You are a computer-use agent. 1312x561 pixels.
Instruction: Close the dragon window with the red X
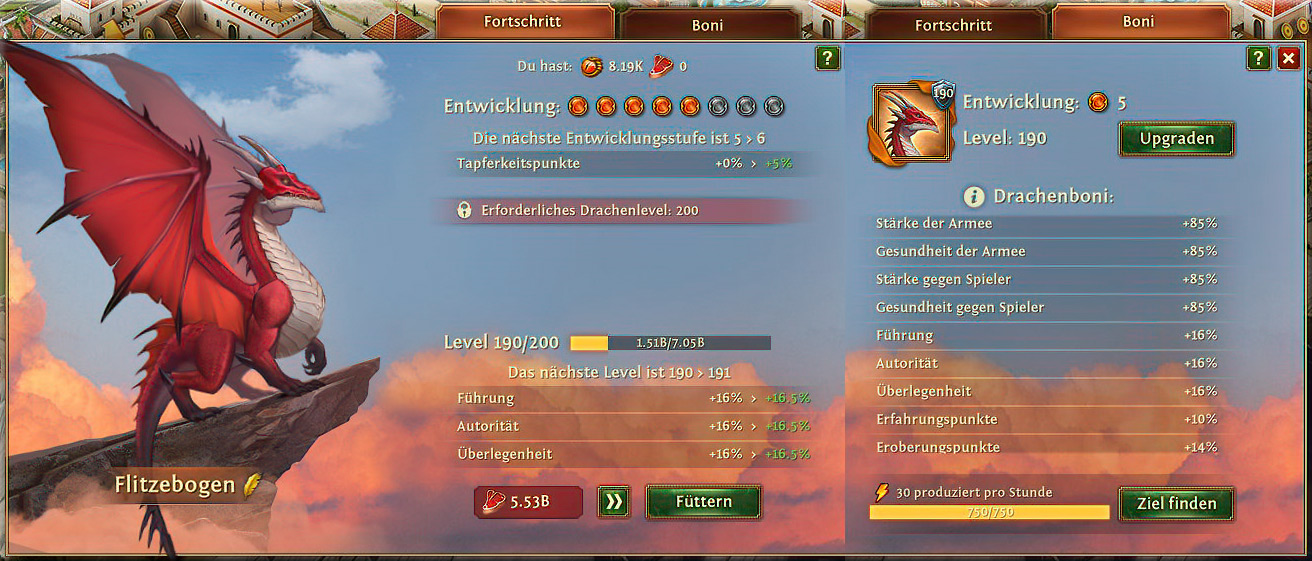1288,59
